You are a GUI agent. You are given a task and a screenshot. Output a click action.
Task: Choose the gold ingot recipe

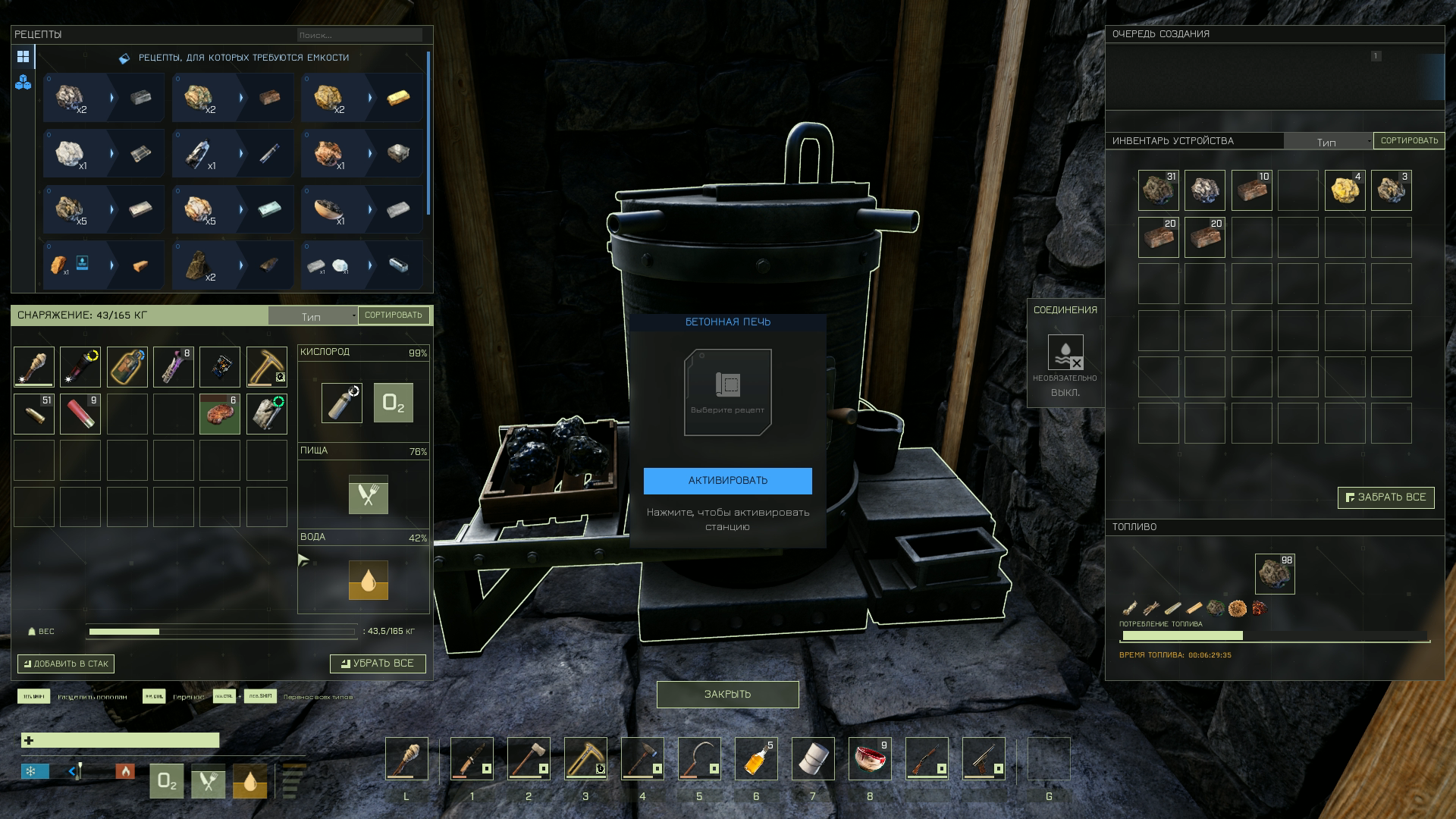point(362,98)
